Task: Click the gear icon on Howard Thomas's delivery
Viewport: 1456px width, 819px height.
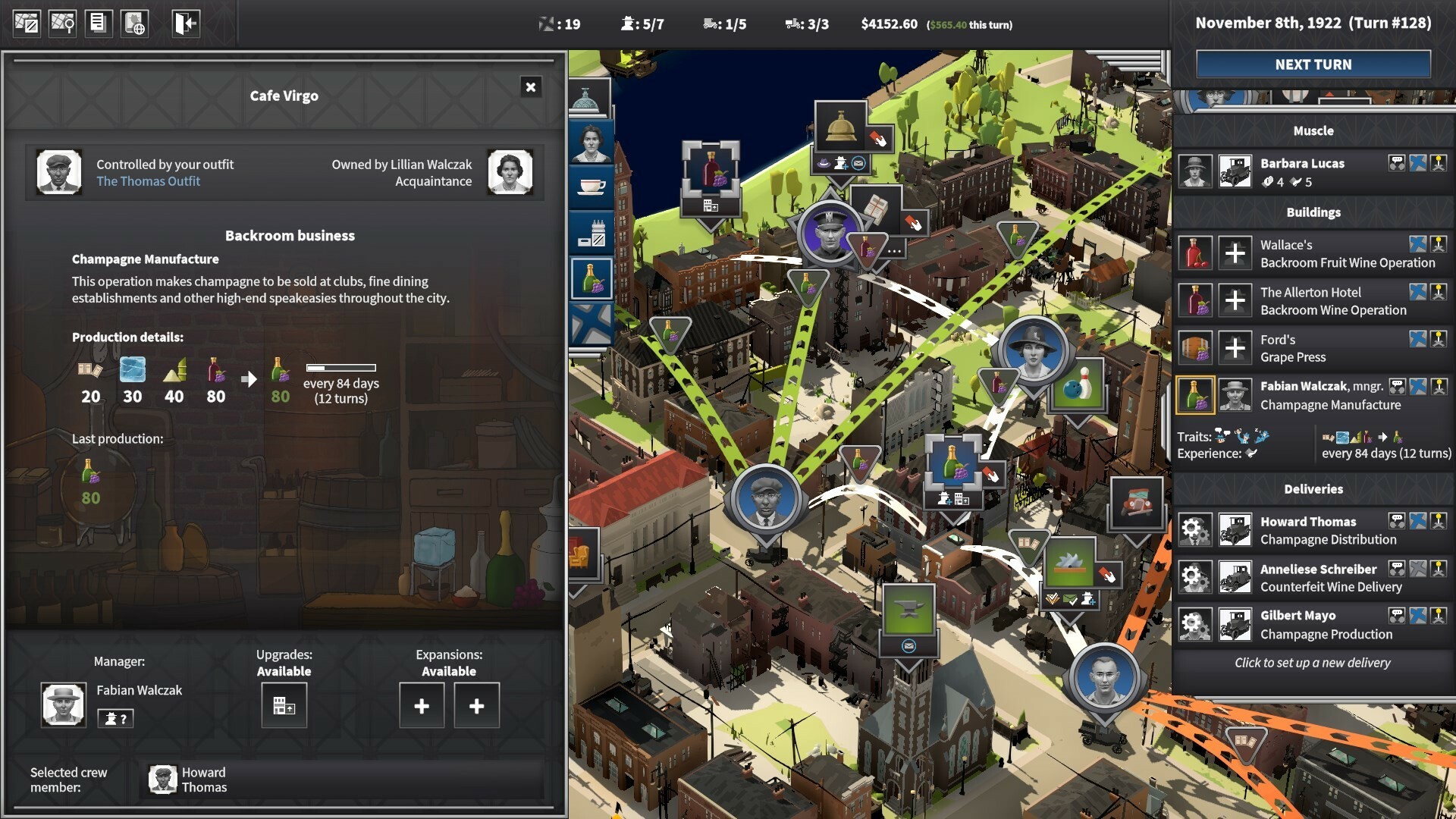Action: pos(1196,530)
